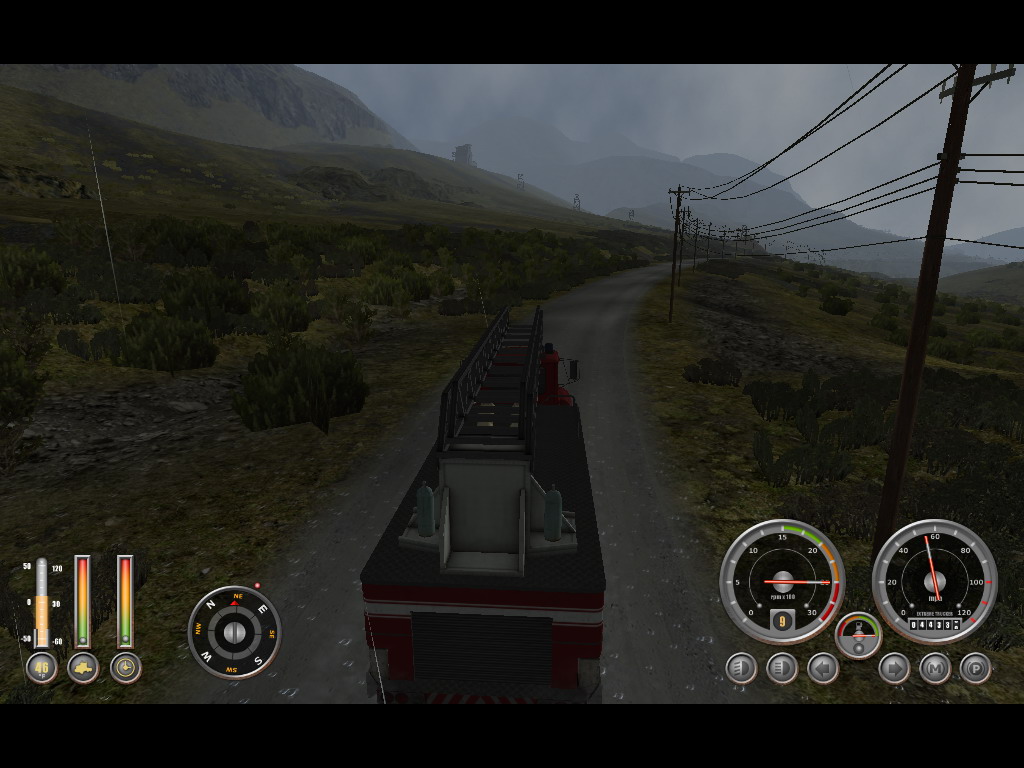Image resolution: width=1024 pixels, height=768 pixels.
Task: Click the clock icon button
Action: [x=126, y=668]
